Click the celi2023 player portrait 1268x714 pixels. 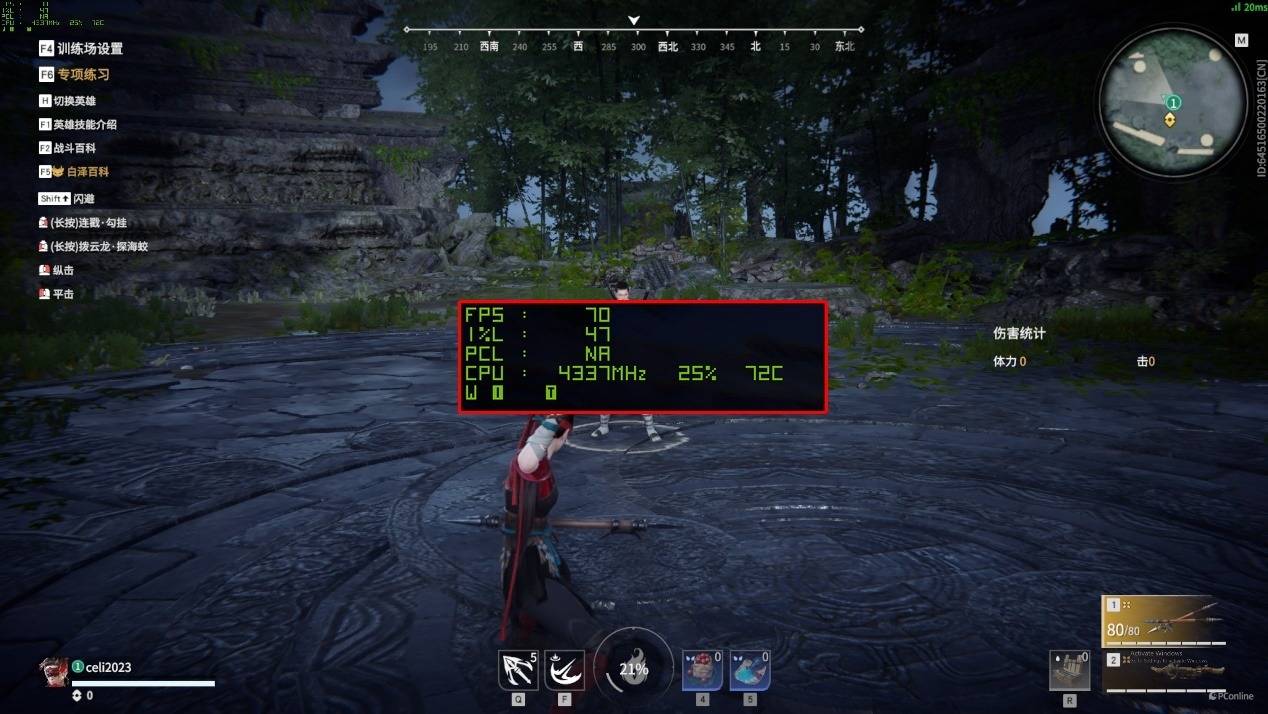[53, 669]
